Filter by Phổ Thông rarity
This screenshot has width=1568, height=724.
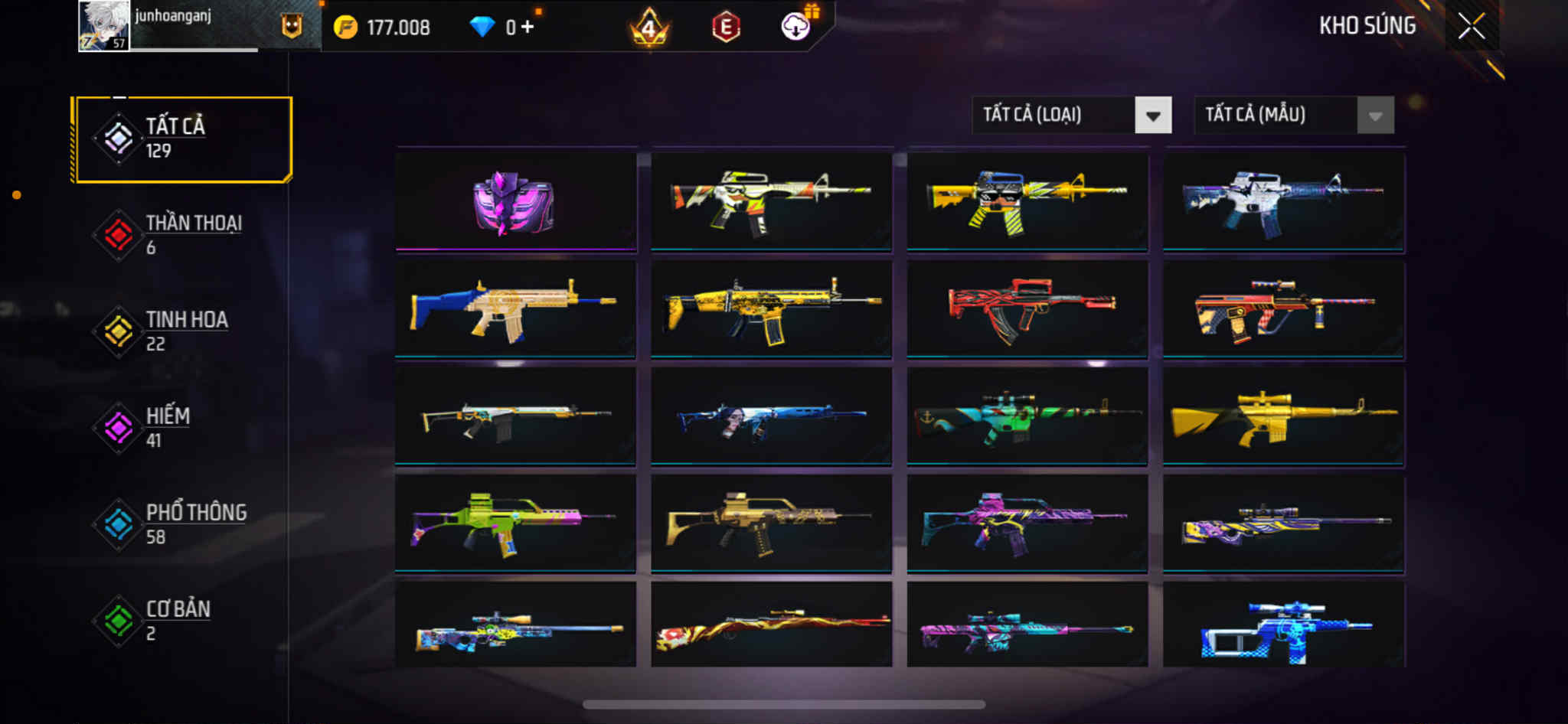click(x=182, y=524)
